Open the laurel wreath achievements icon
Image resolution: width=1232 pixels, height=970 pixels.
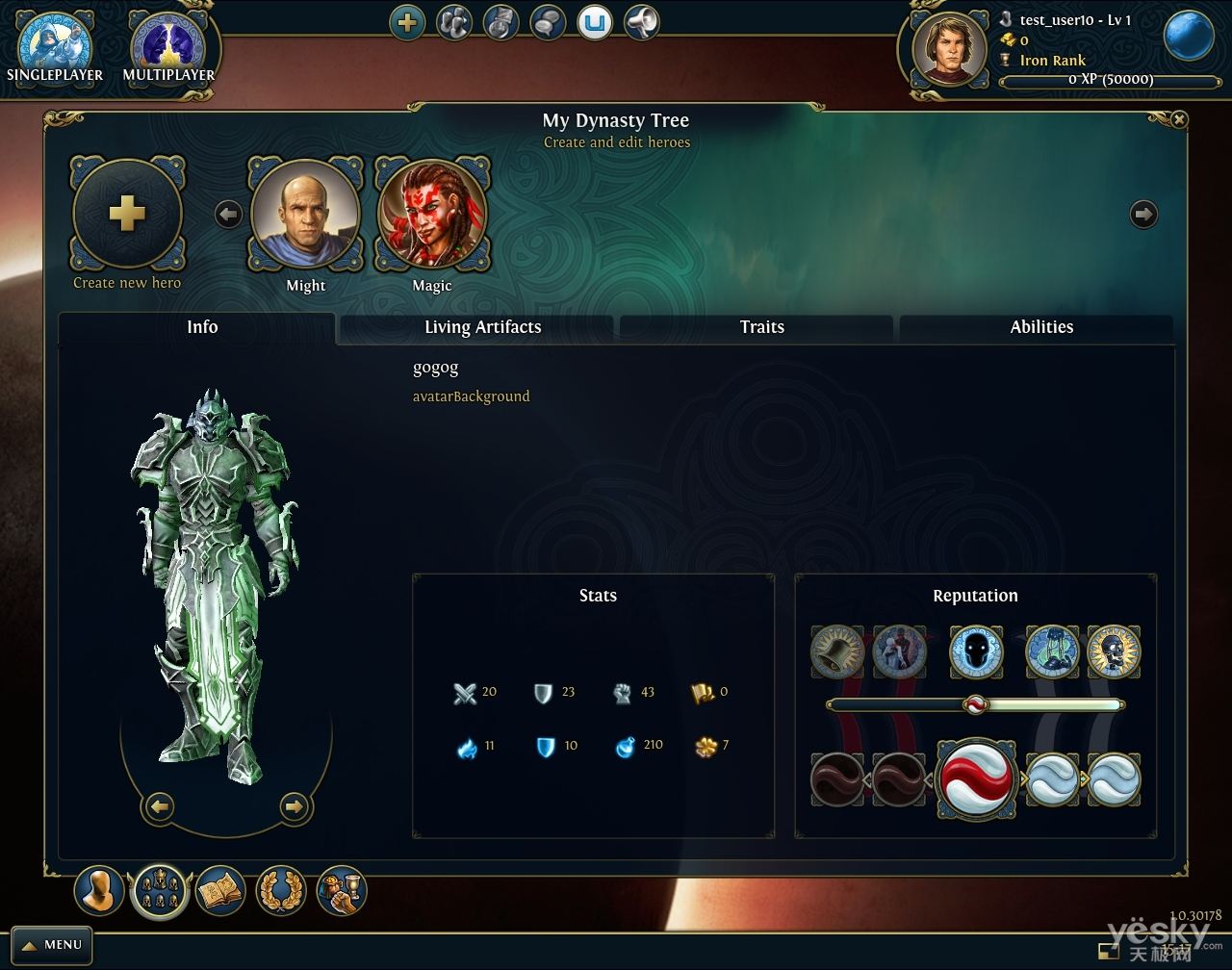[x=281, y=891]
